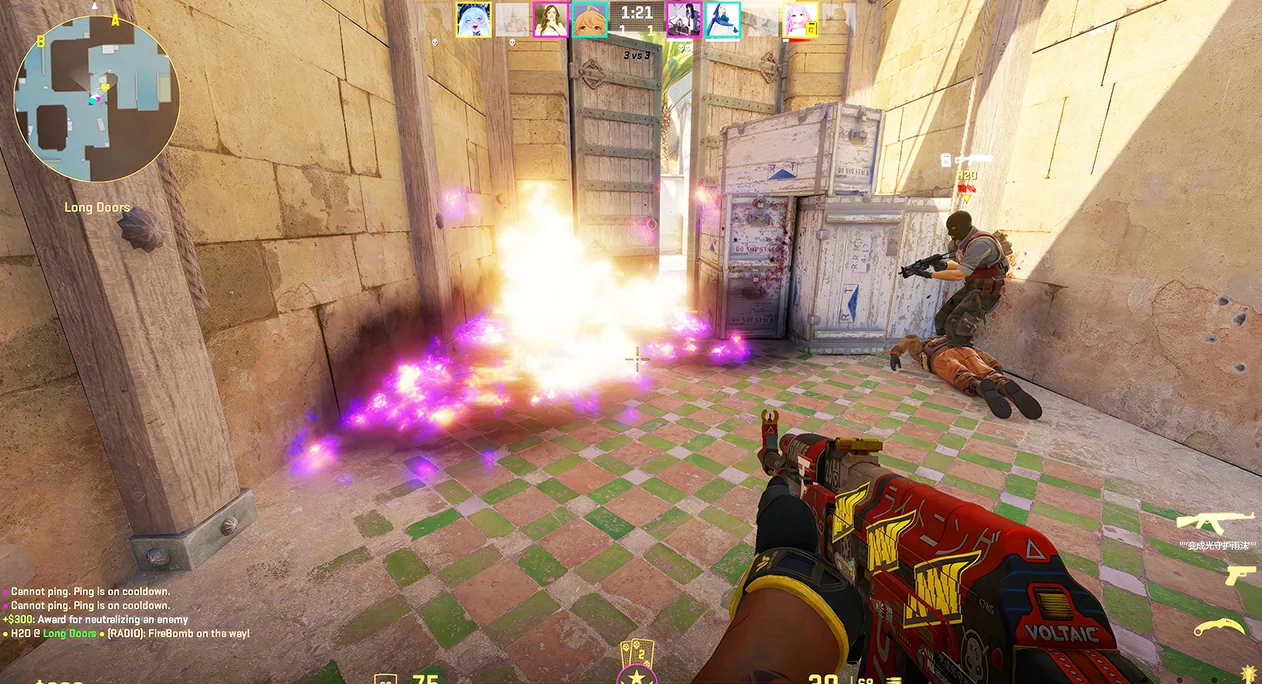Image resolution: width=1262 pixels, height=684 pixels.
Task: Click the faded sketch avatar of the dead player
Action: click(512, 19)
